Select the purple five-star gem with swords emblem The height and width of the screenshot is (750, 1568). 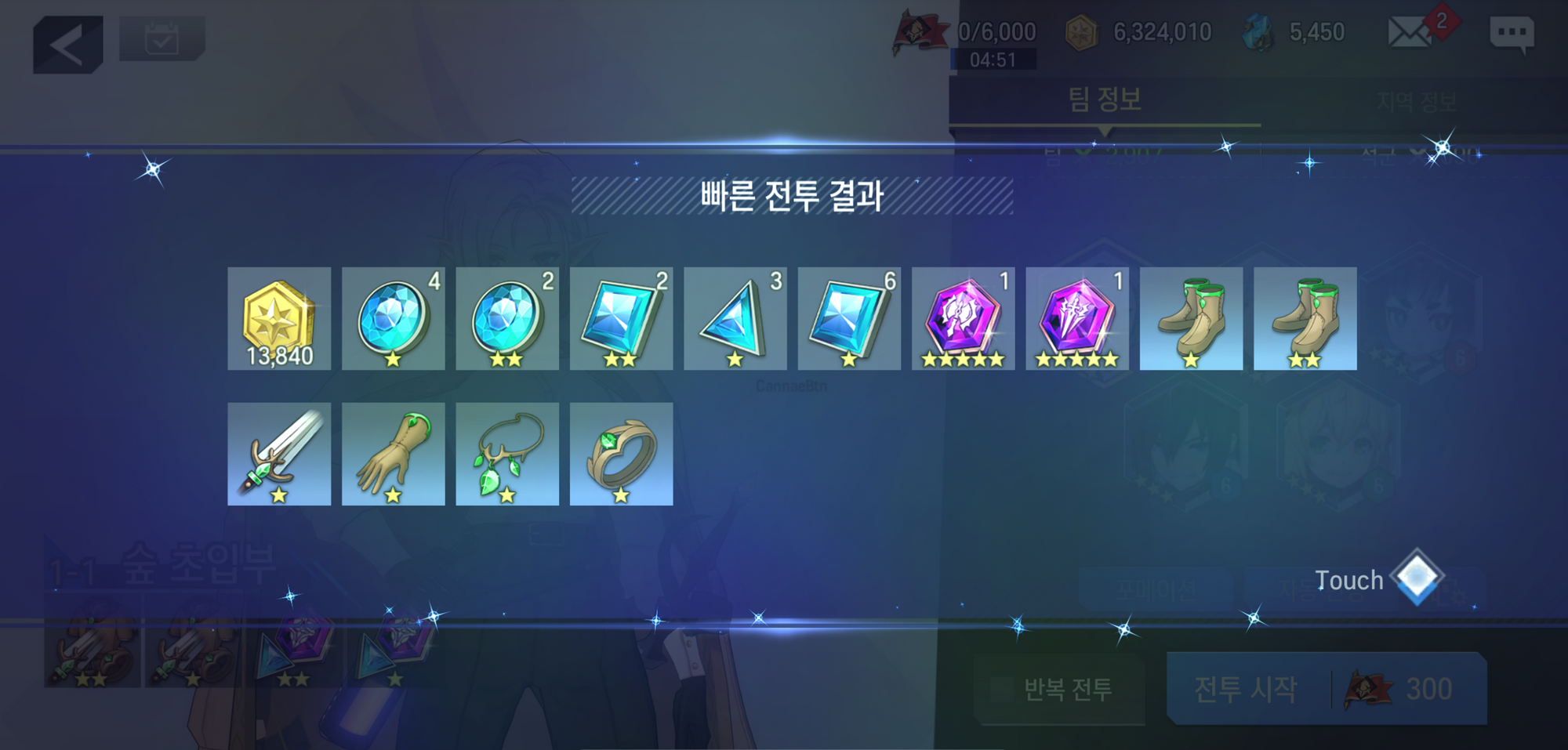pyautogui.click(x=1077, y=318)
